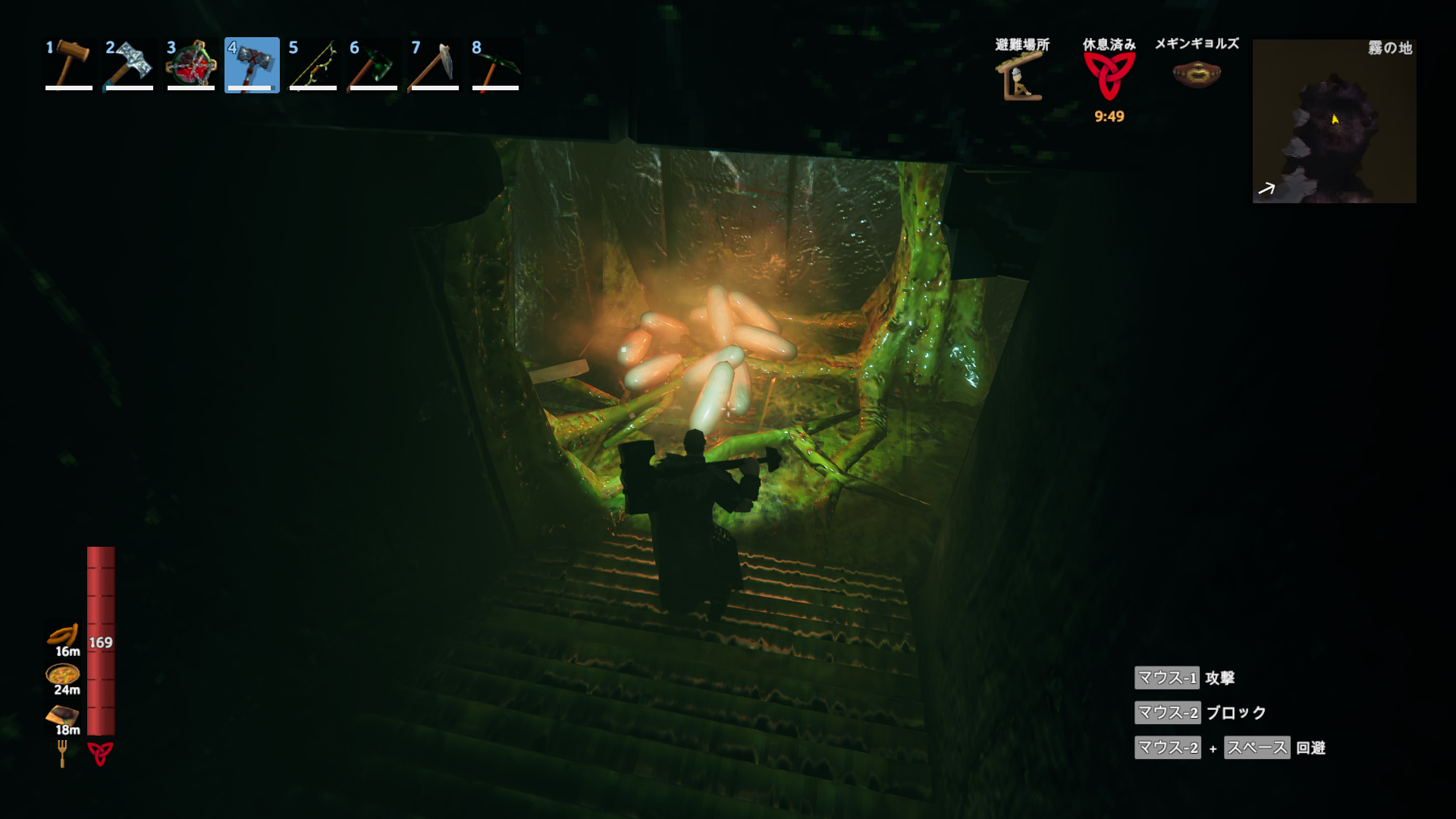
Task: Click the sausages food icon
Action: pyautogui.click(x=64, y=635)
